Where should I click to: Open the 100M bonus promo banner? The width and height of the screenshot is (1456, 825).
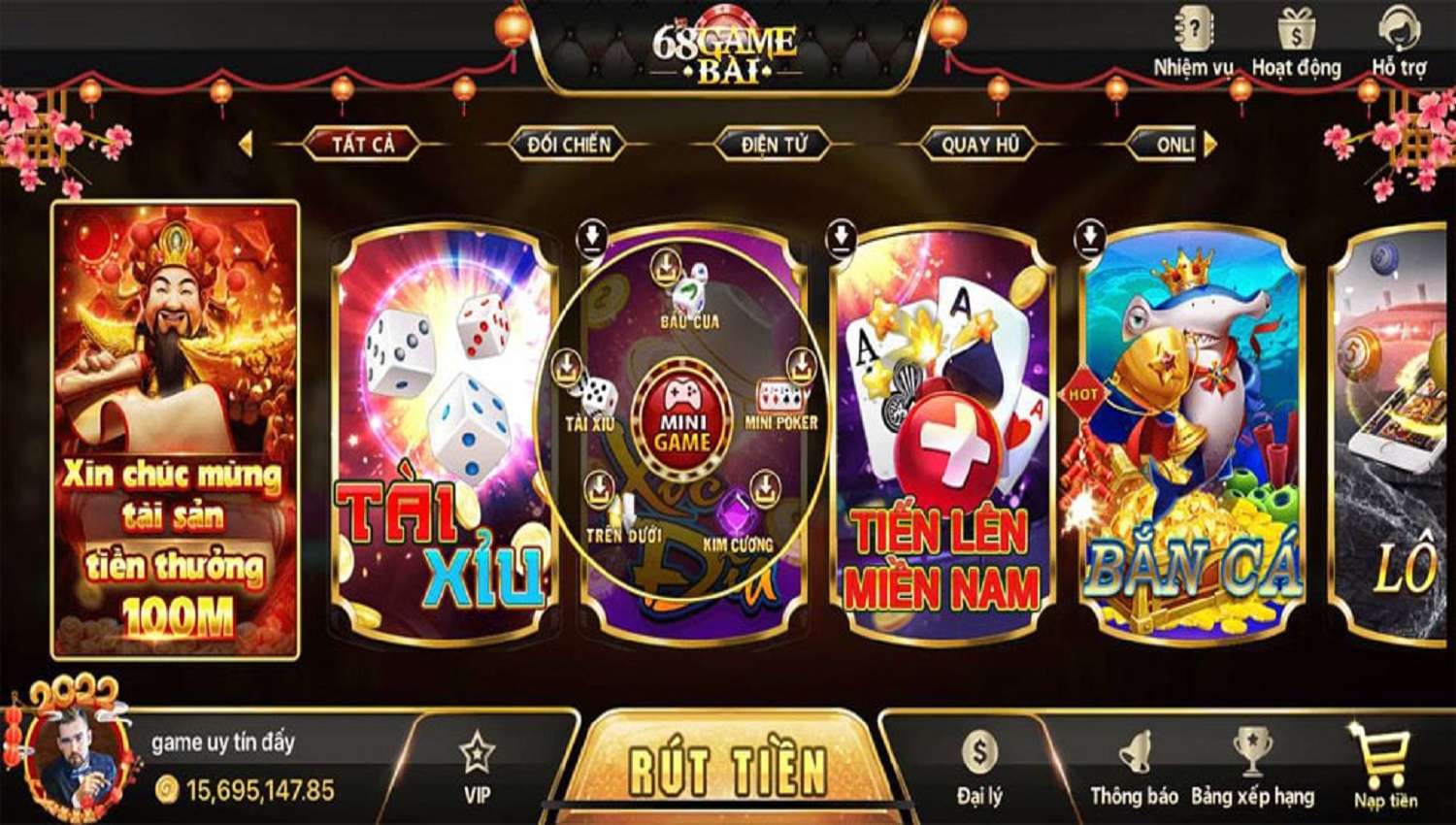tap(175, 429)
